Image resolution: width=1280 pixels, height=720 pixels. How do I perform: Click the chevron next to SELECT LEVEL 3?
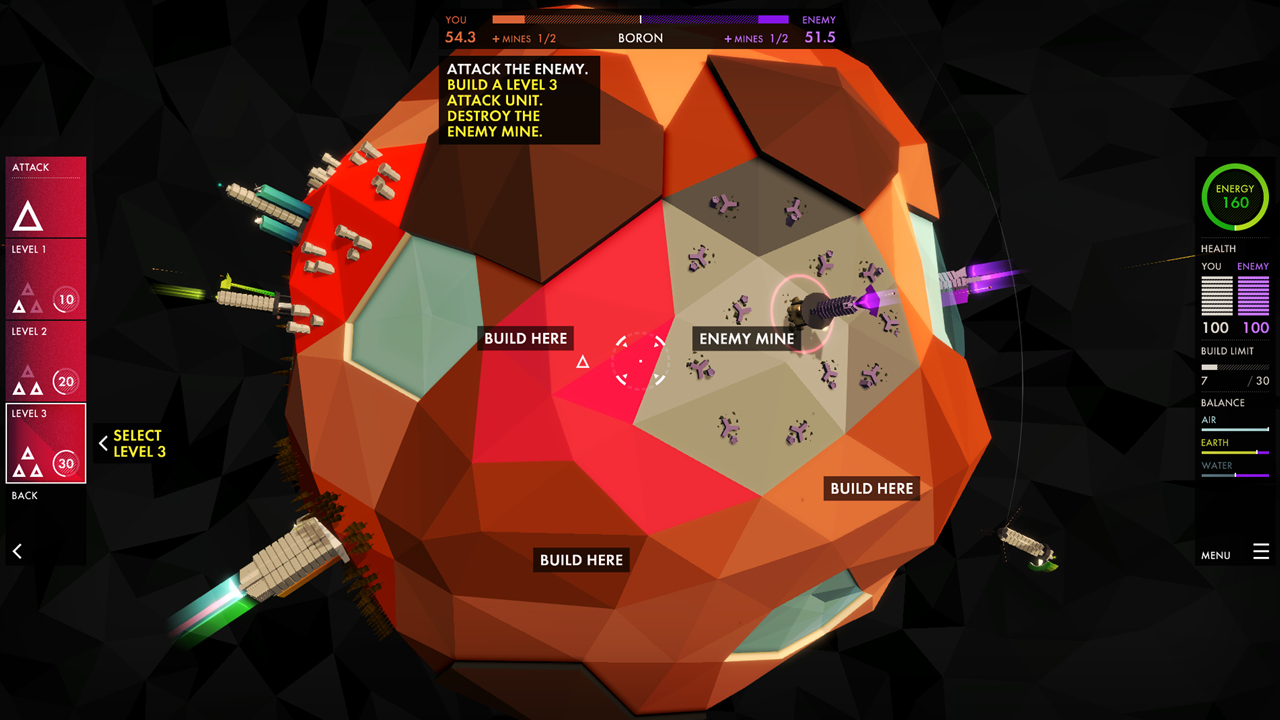103,442
